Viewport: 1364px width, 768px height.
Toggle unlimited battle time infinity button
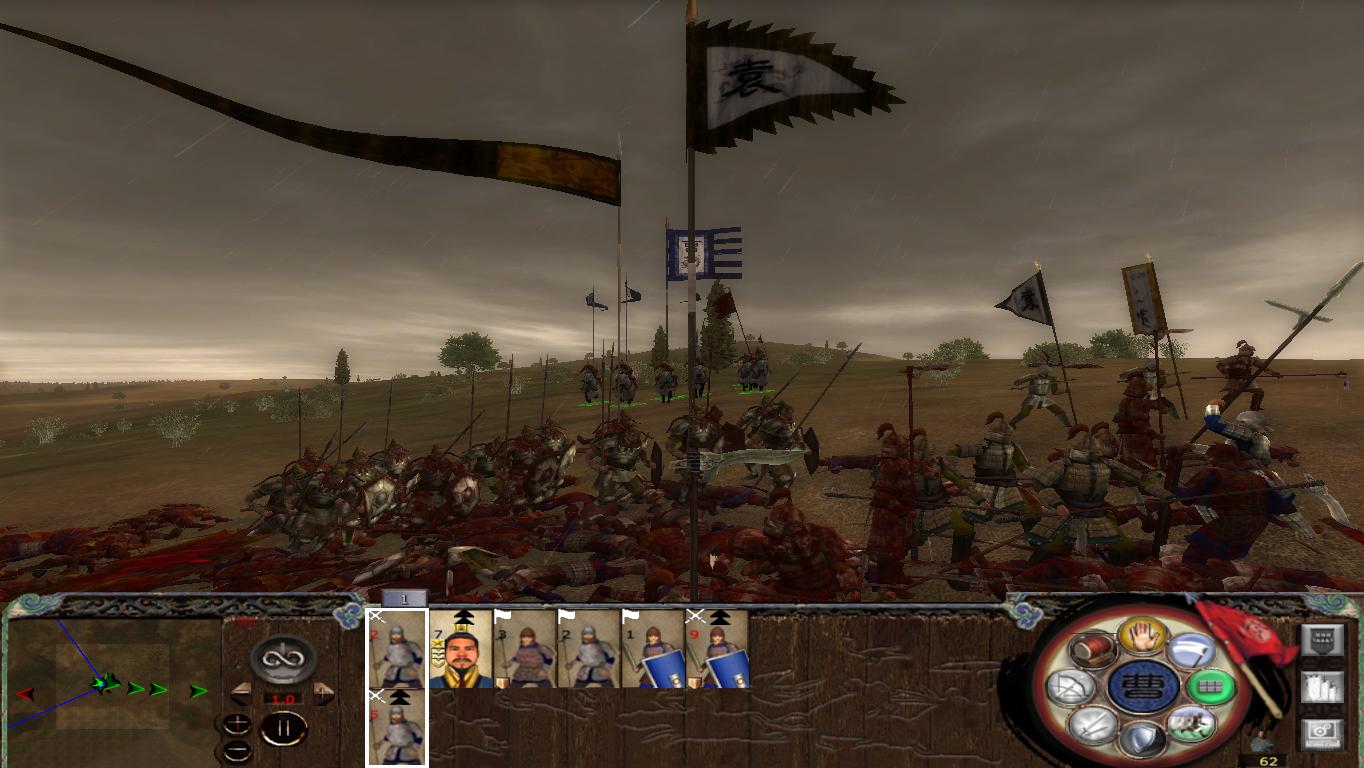(283, 659)
